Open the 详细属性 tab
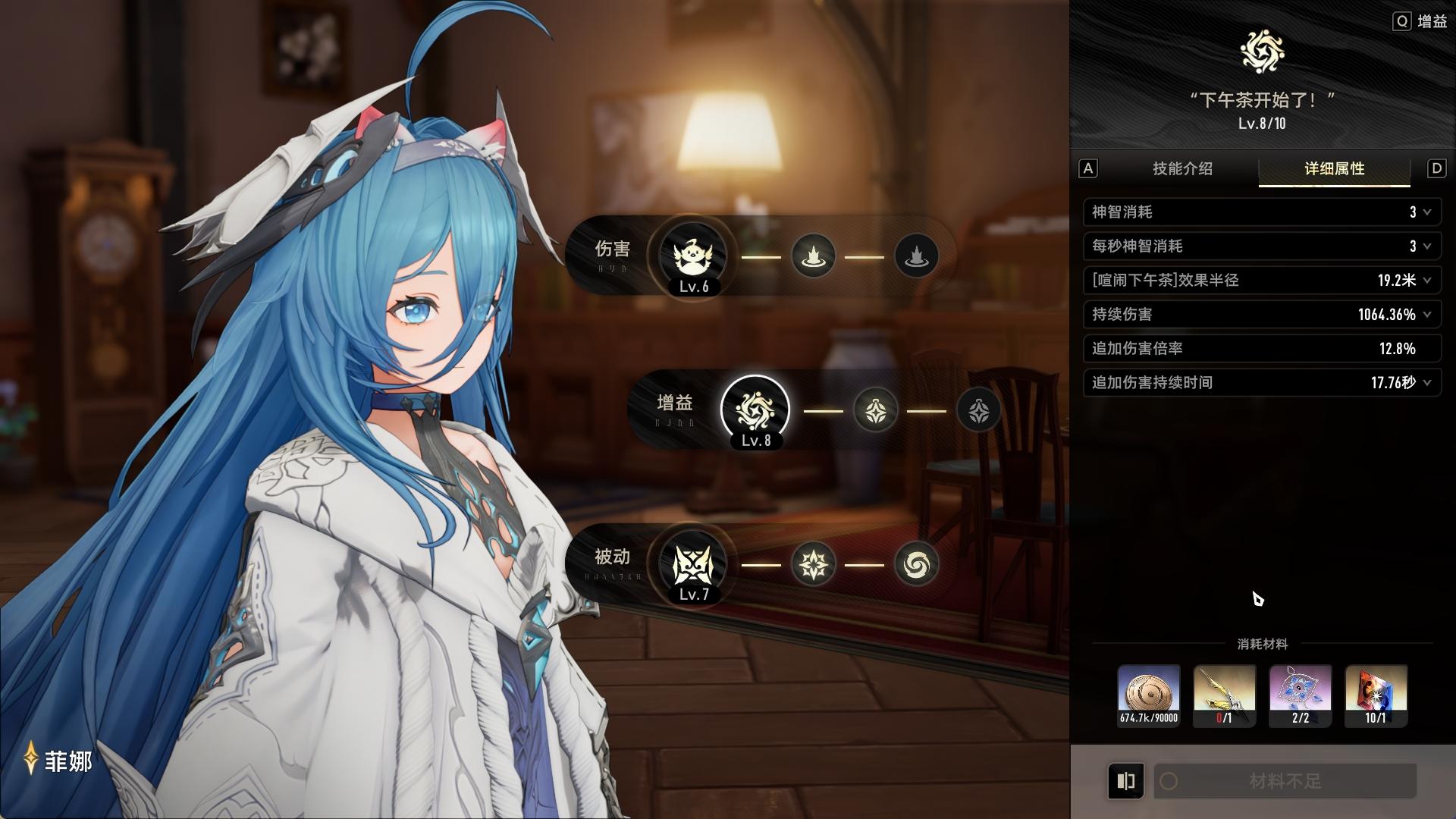Image resolution: width=1456 pixels, height=819 pixels. [x=1334, y=168]
